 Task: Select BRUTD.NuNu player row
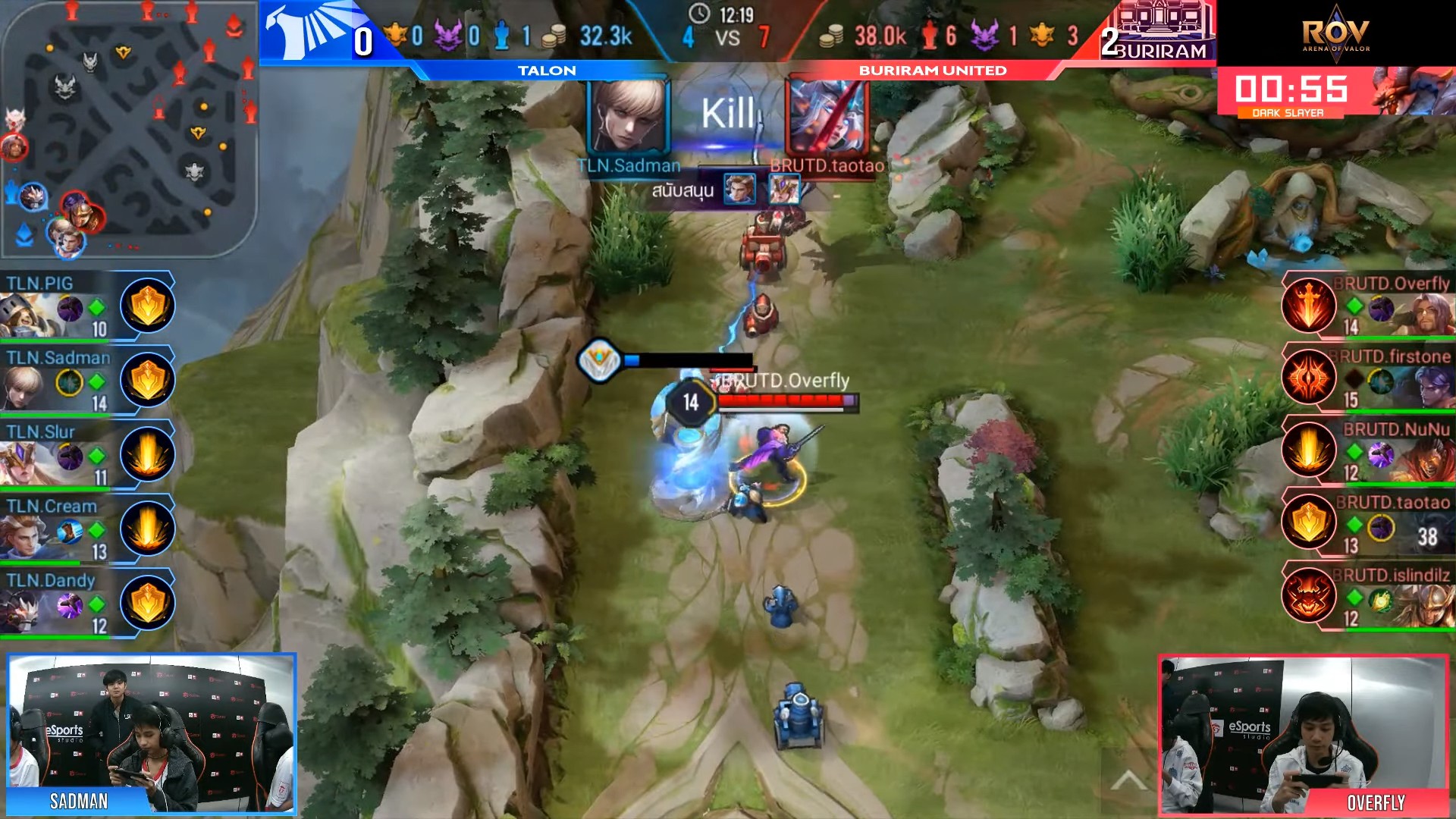pyautogui.click(x=1369, y=451)
